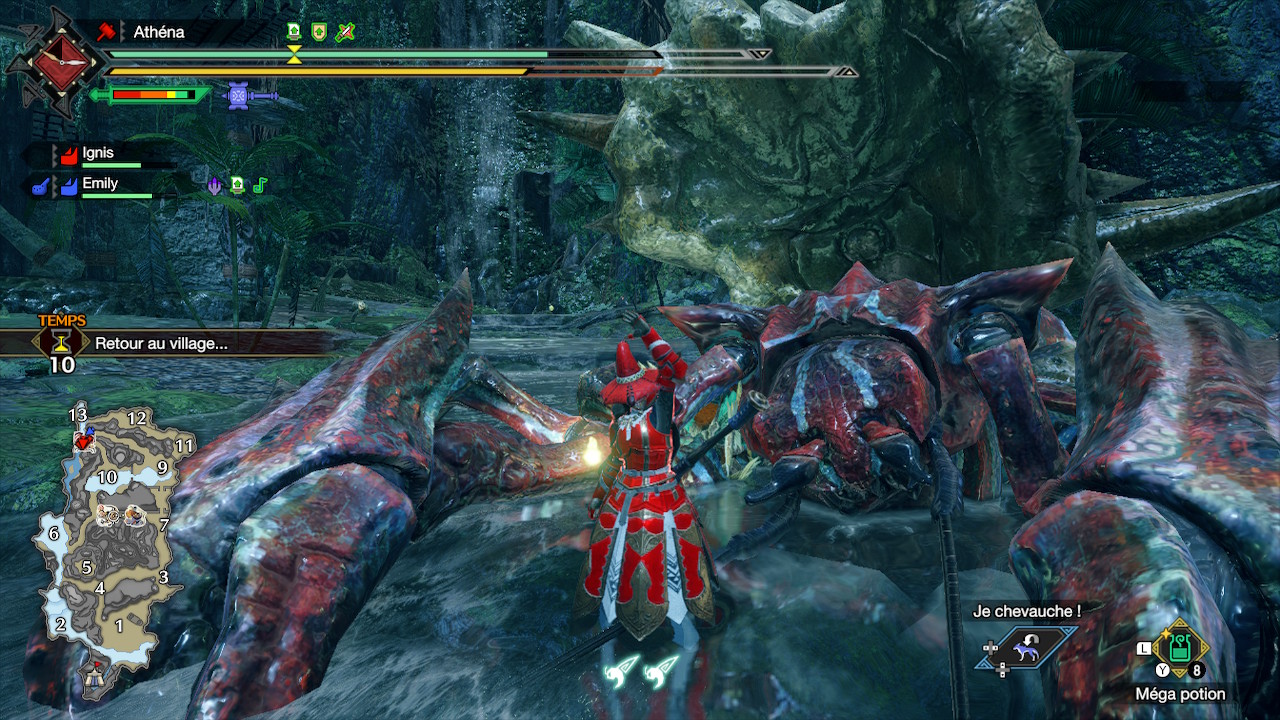
Task: Select the Méga potion item slot
Action: [x=1180, y=649]
